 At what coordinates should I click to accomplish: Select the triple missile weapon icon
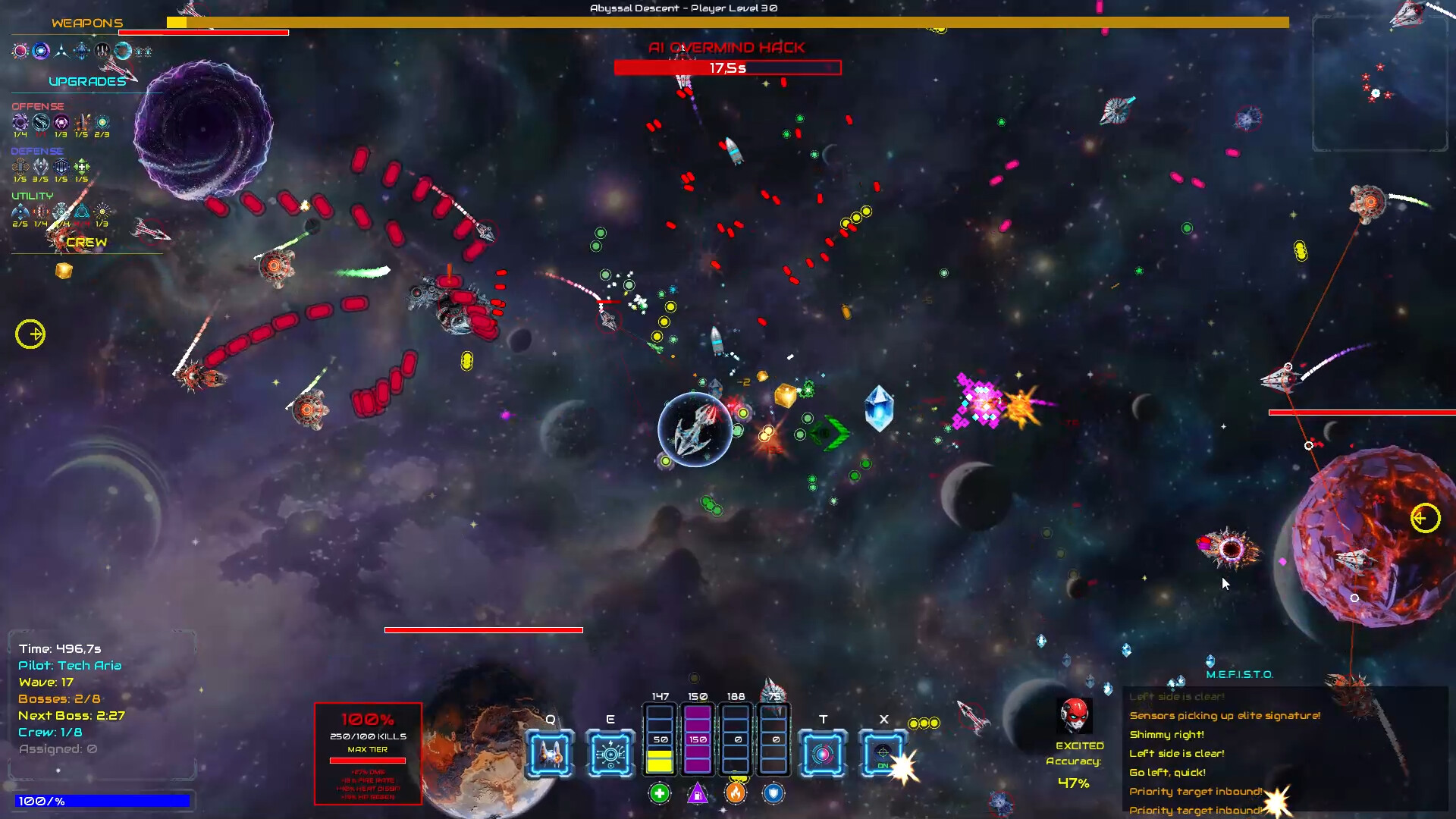(x=102, y=51)
